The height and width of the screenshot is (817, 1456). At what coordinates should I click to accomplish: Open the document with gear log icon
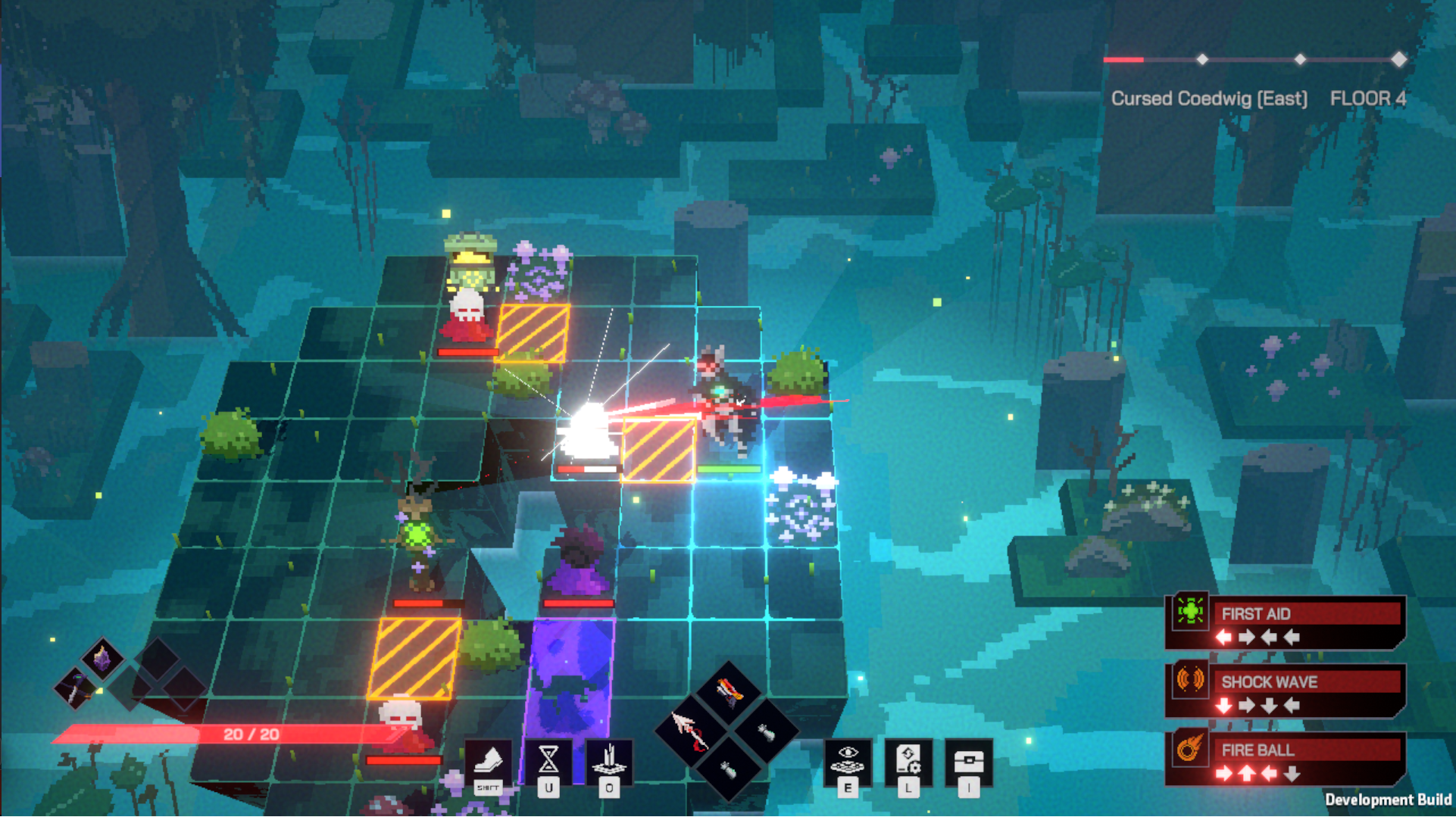coord(908,759)
